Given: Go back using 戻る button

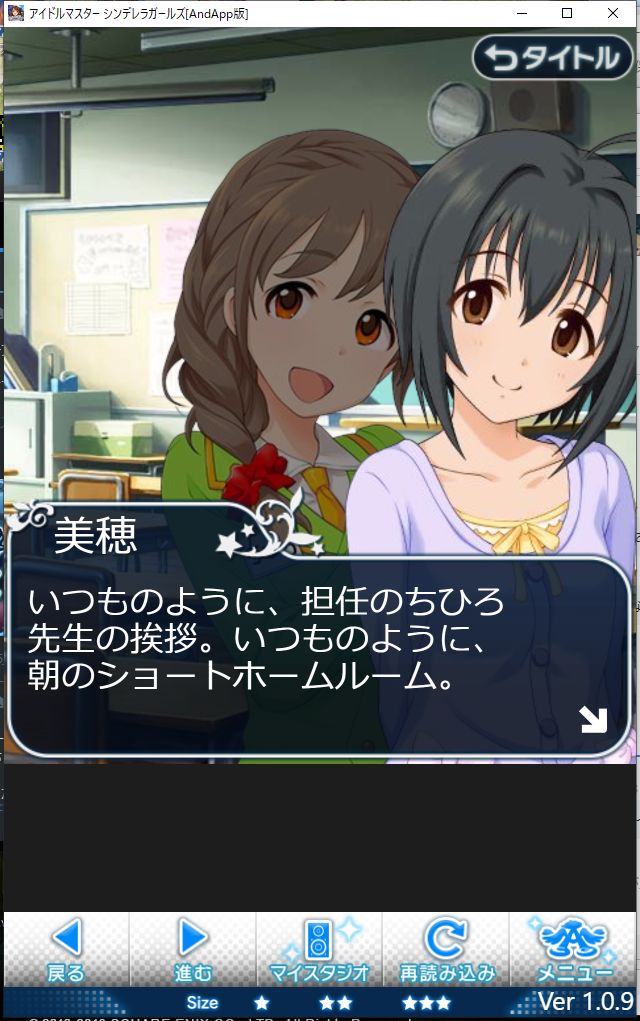Looking at the screenshot, I should pyautogui.click(x=66, y=950).
